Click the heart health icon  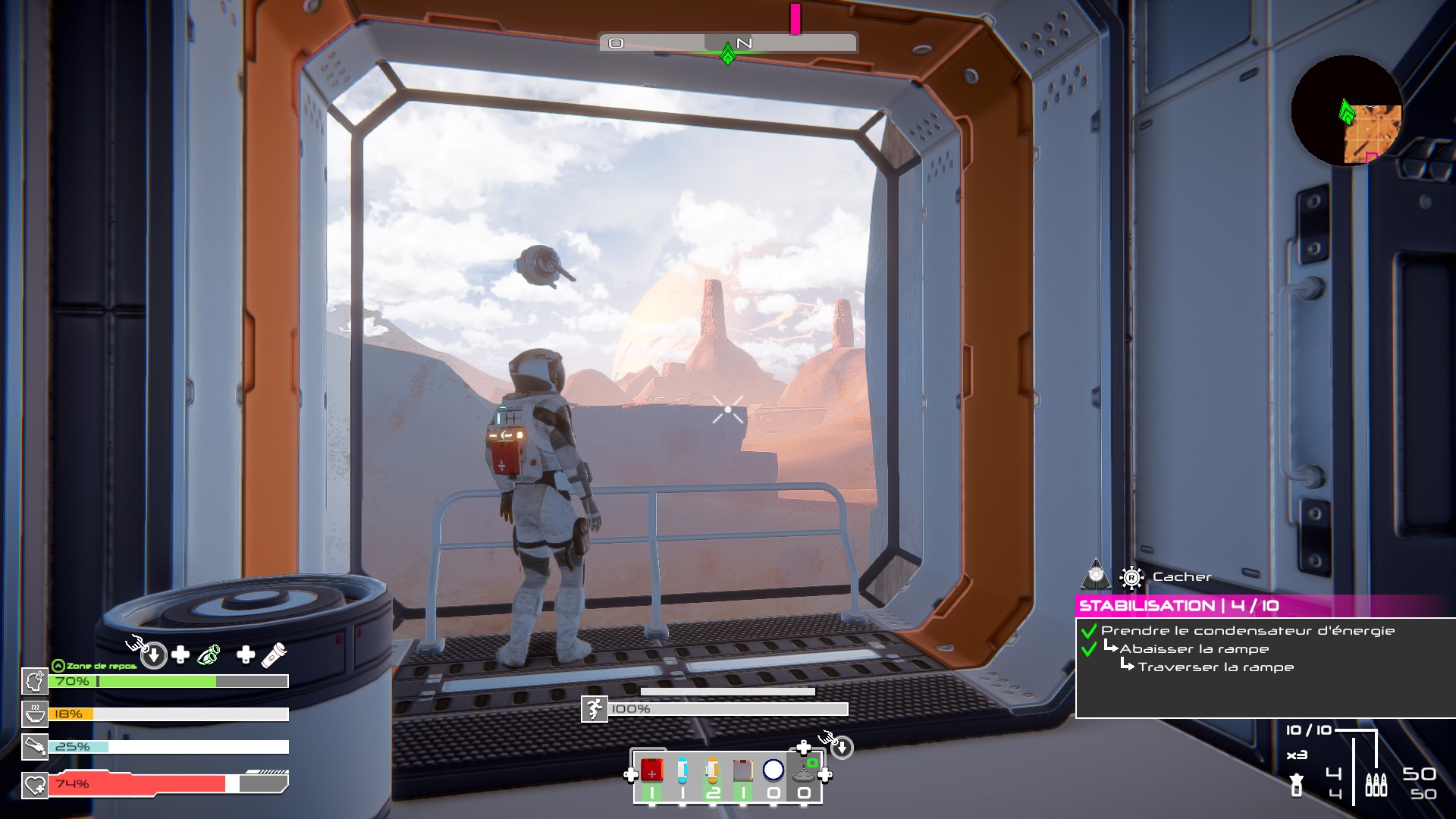(x=35, y=785)
